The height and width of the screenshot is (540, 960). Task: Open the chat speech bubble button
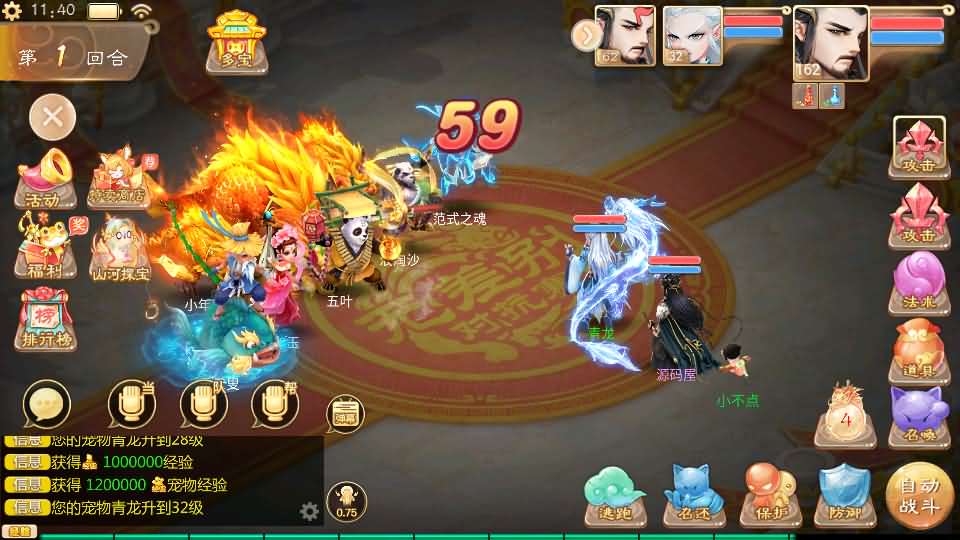point(46,404)
